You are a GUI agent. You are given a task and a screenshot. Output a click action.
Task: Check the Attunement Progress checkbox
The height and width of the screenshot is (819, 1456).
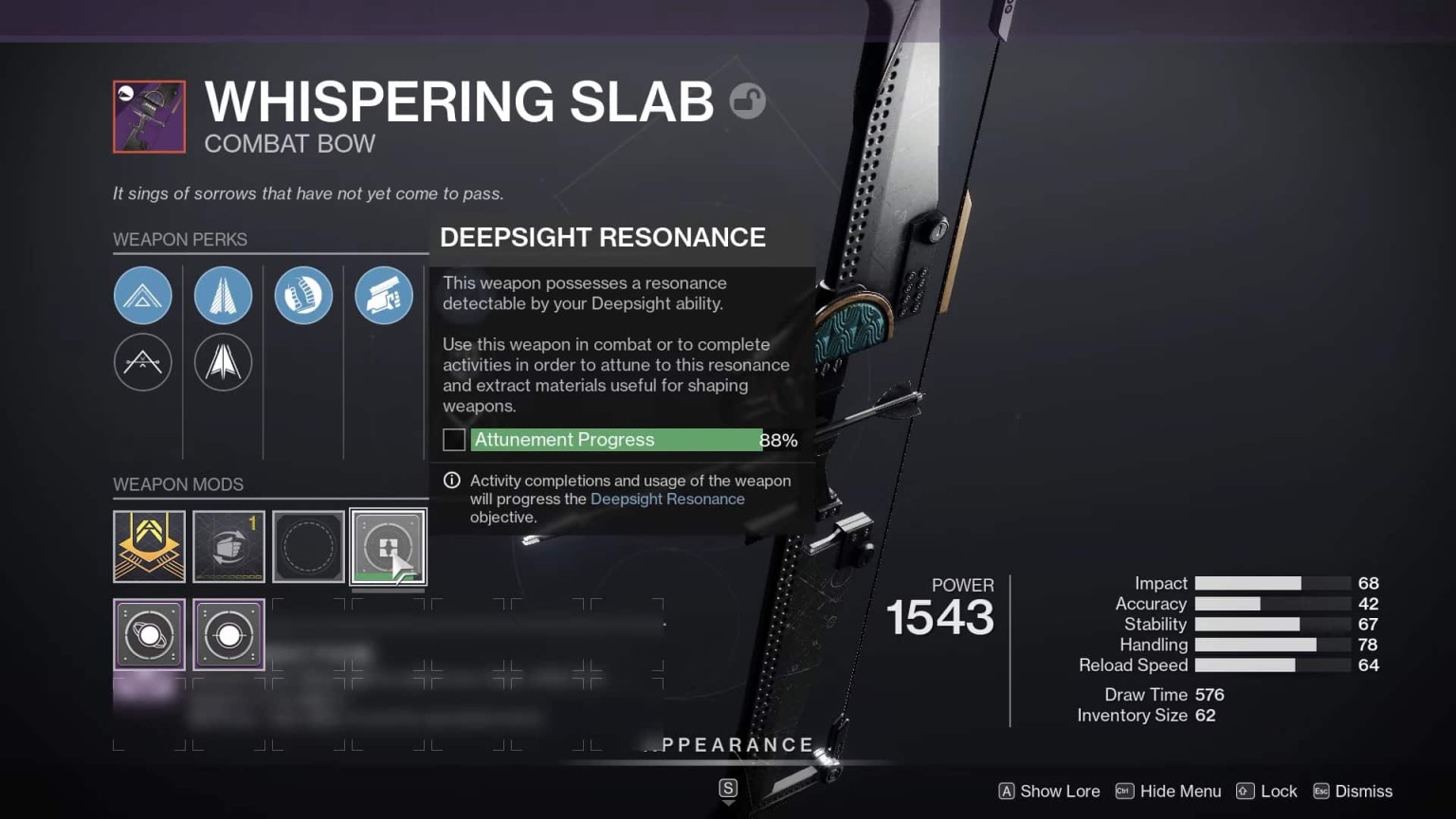click(x=453, y=439)
